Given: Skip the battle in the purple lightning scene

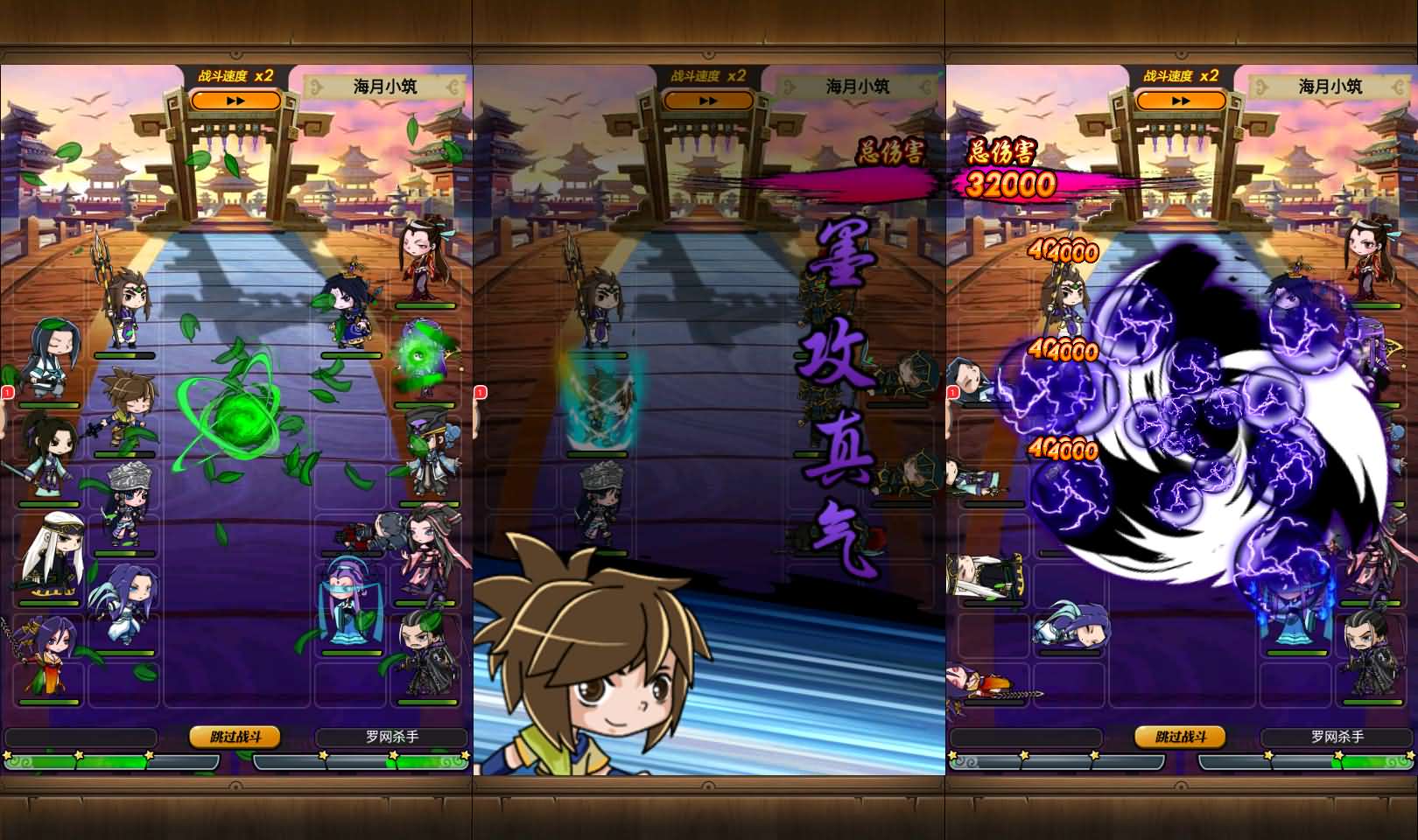Looking at the screenshot, I should pyautogui.click(x=1180, y=737).
